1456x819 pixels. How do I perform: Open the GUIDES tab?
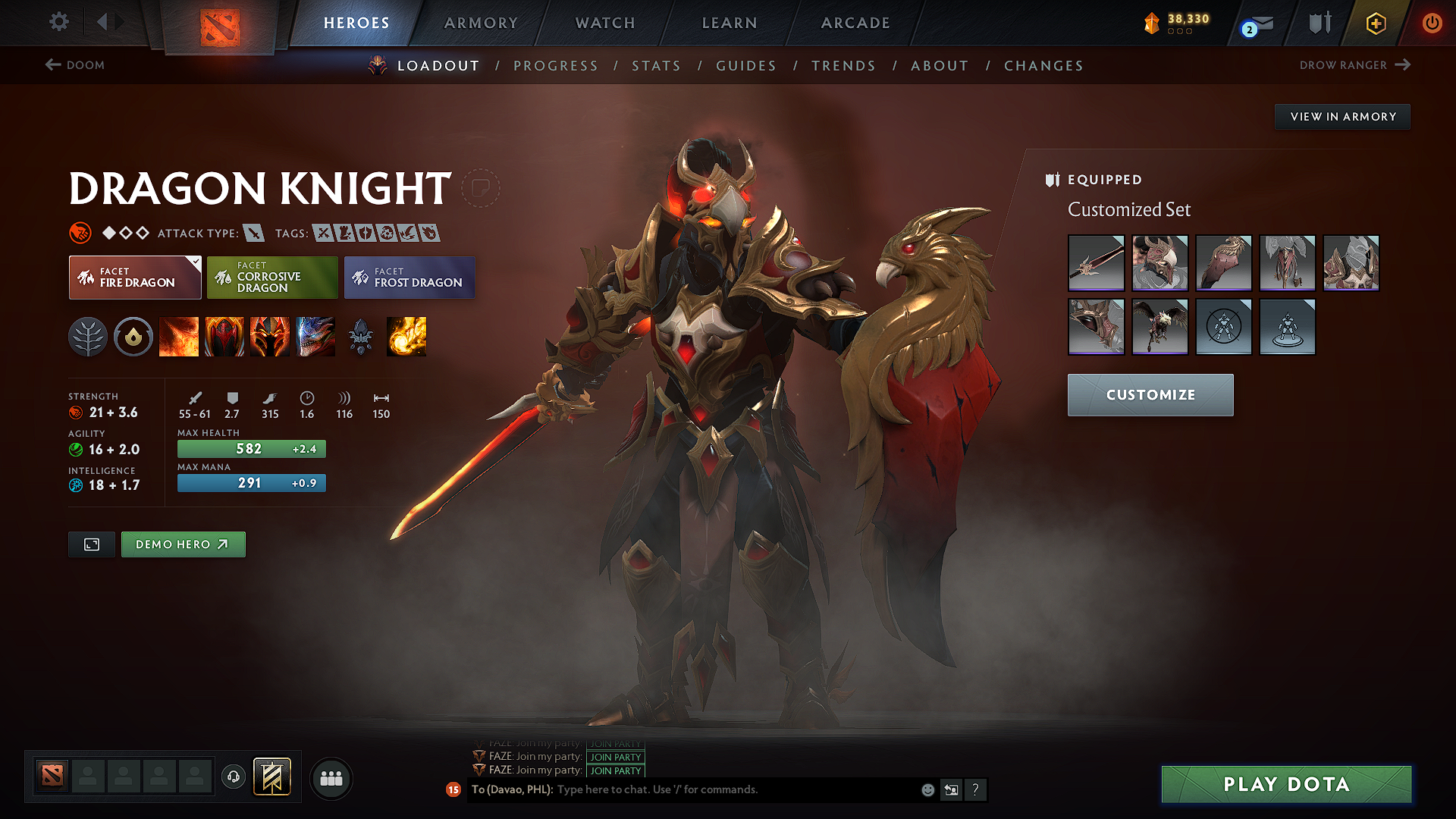click(745, 66)
